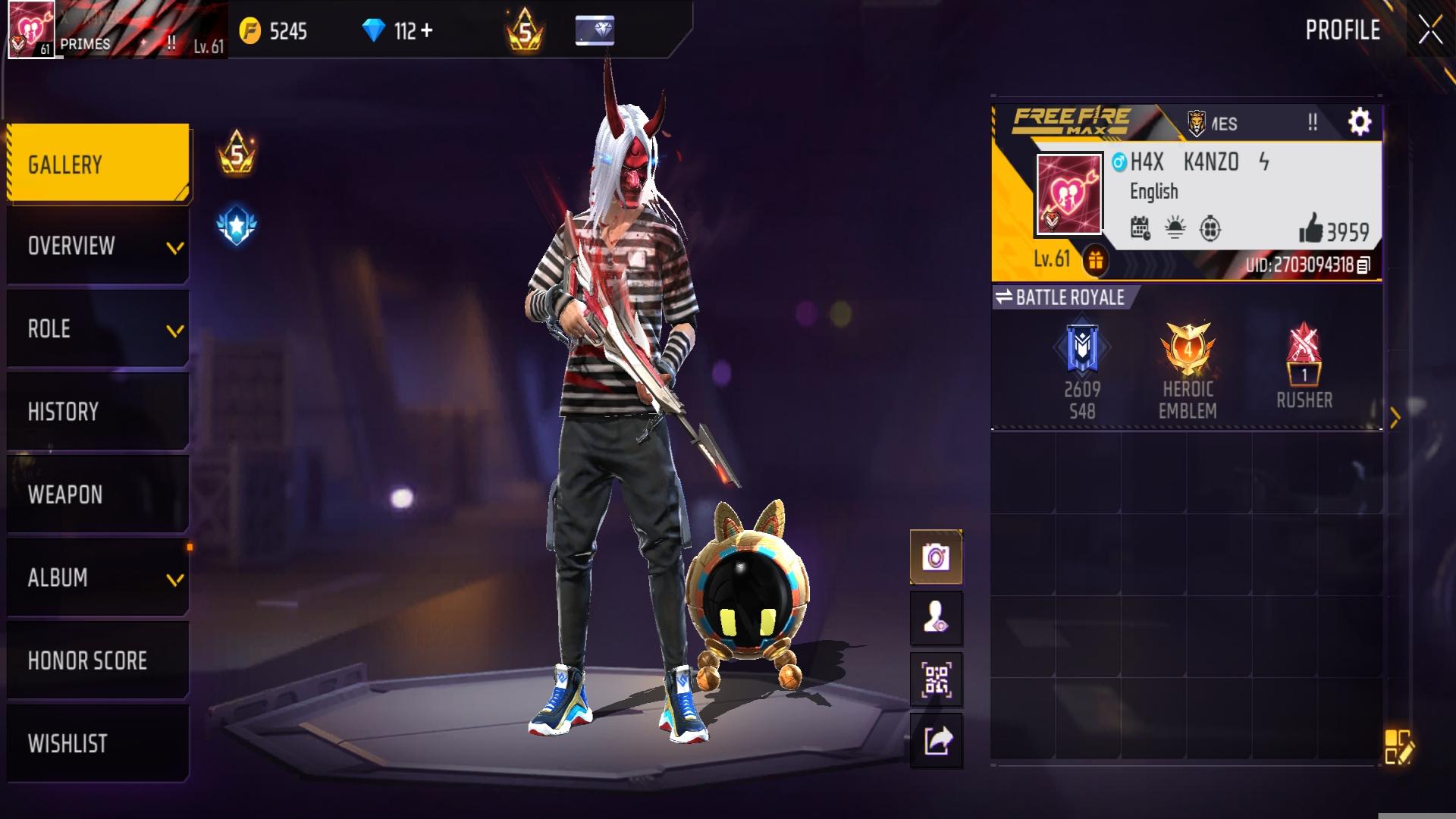Open the Gallery tab

click(x=98, y=164)
